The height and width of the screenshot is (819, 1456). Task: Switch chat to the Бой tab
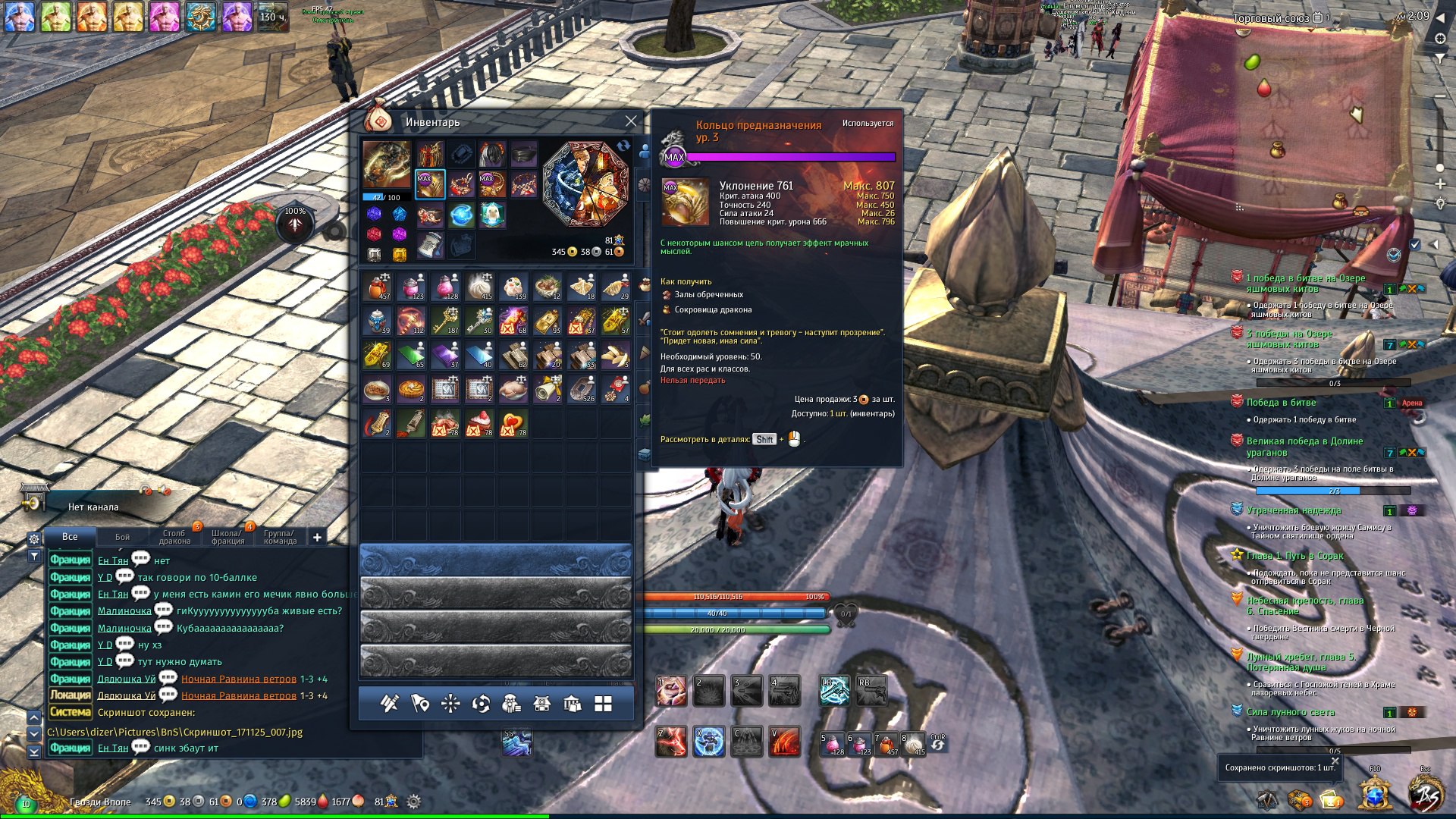click(x=122, y=537)
